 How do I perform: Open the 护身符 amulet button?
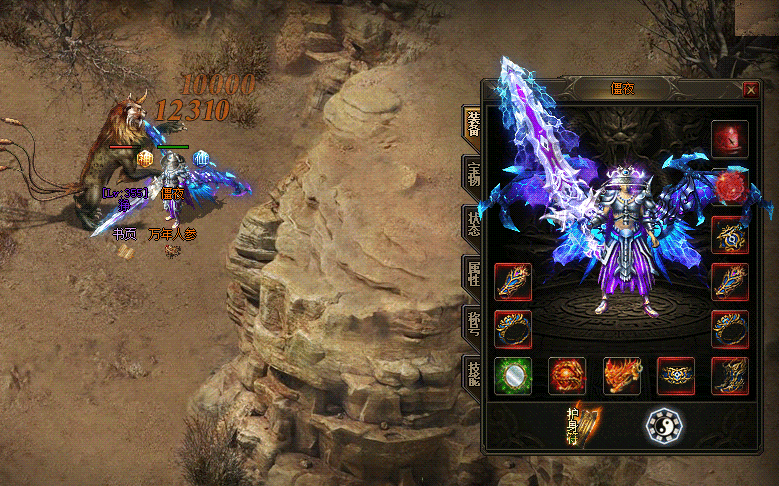[x=579, y=424]
